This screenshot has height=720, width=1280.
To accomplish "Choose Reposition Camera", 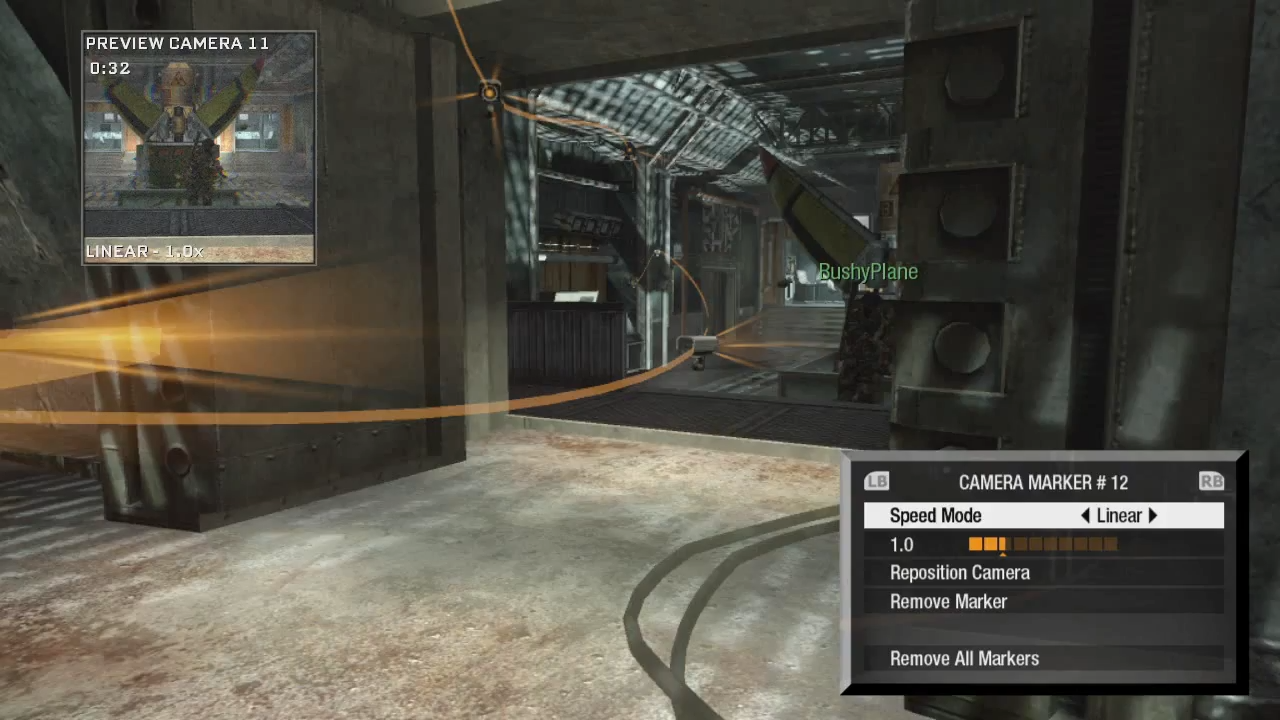I will pyautogui.click(x=960, y=573).
